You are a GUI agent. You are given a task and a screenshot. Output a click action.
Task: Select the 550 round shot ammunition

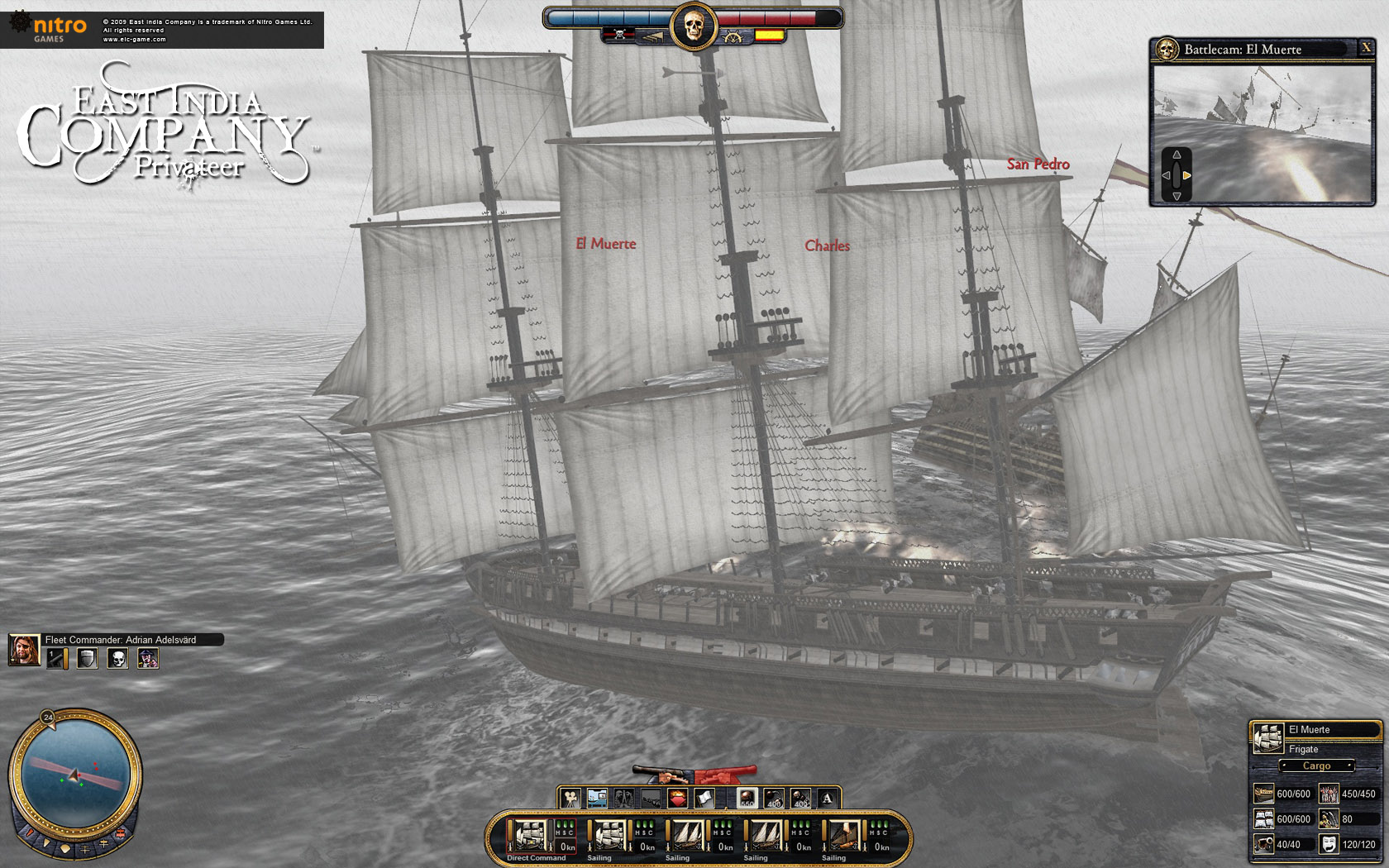point(747,797)
